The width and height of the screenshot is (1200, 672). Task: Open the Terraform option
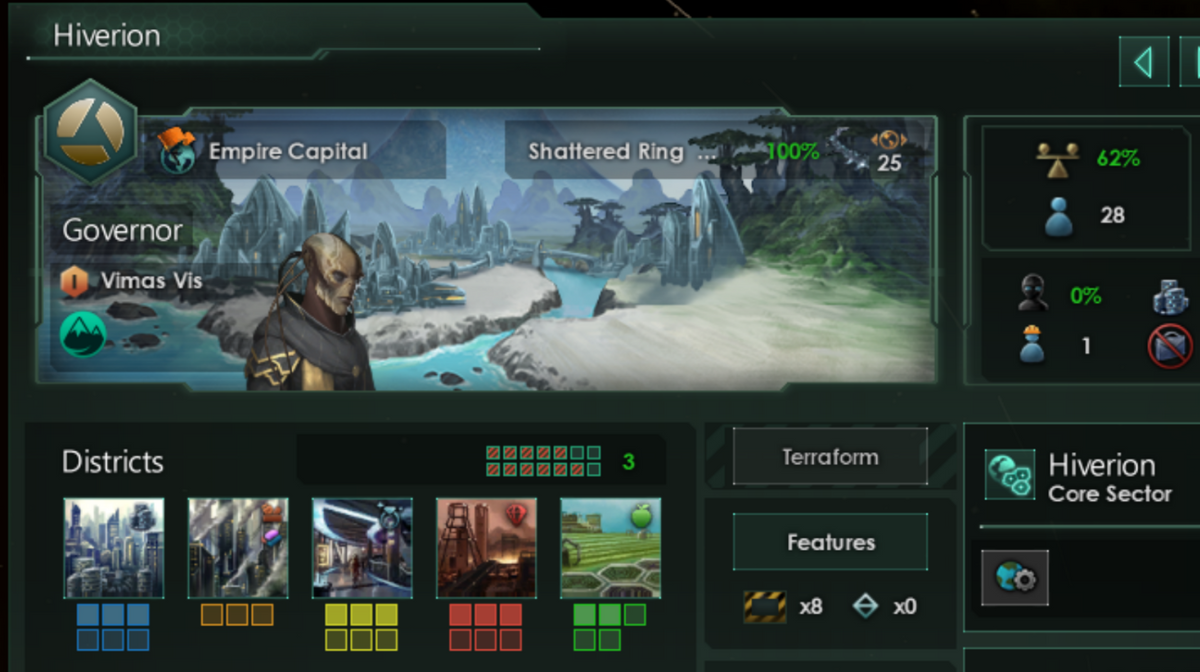tap(830, 457)
